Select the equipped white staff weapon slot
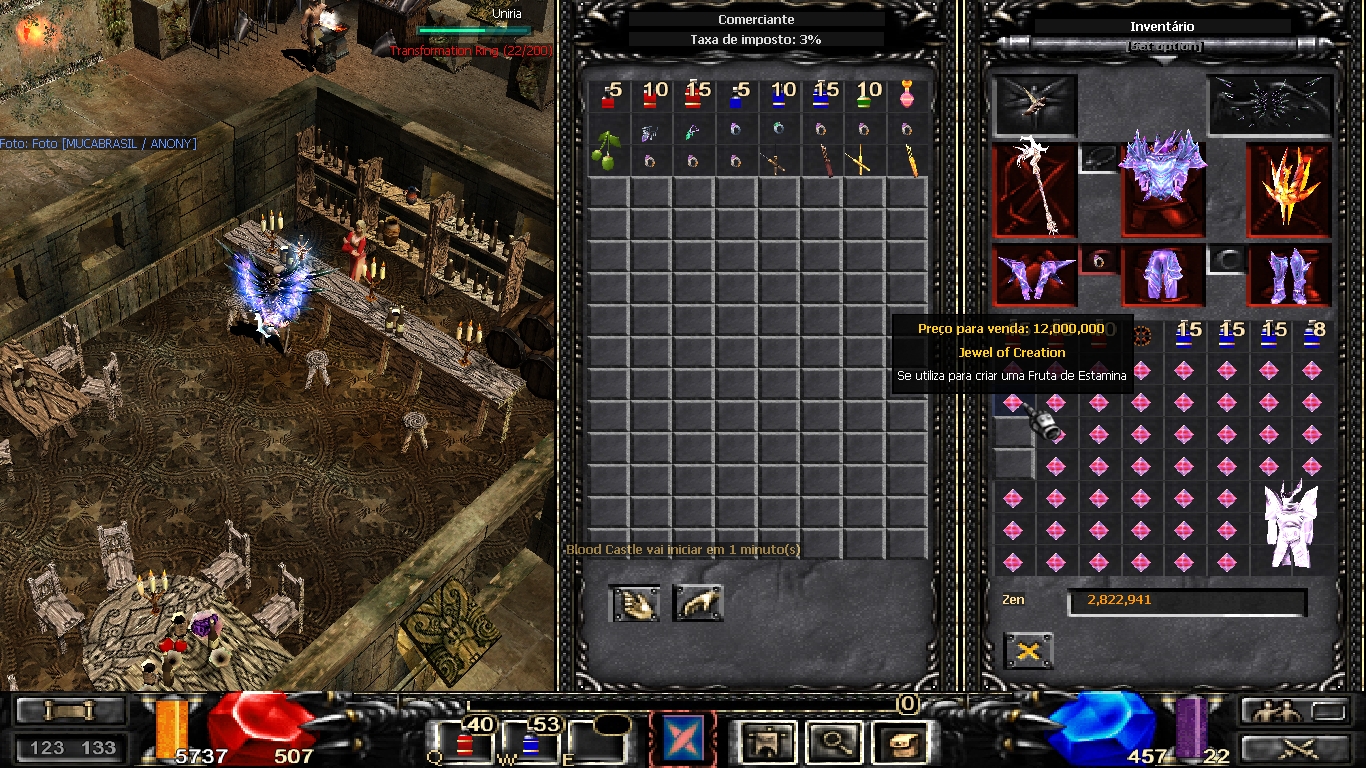 click(x=1034, y=188)
